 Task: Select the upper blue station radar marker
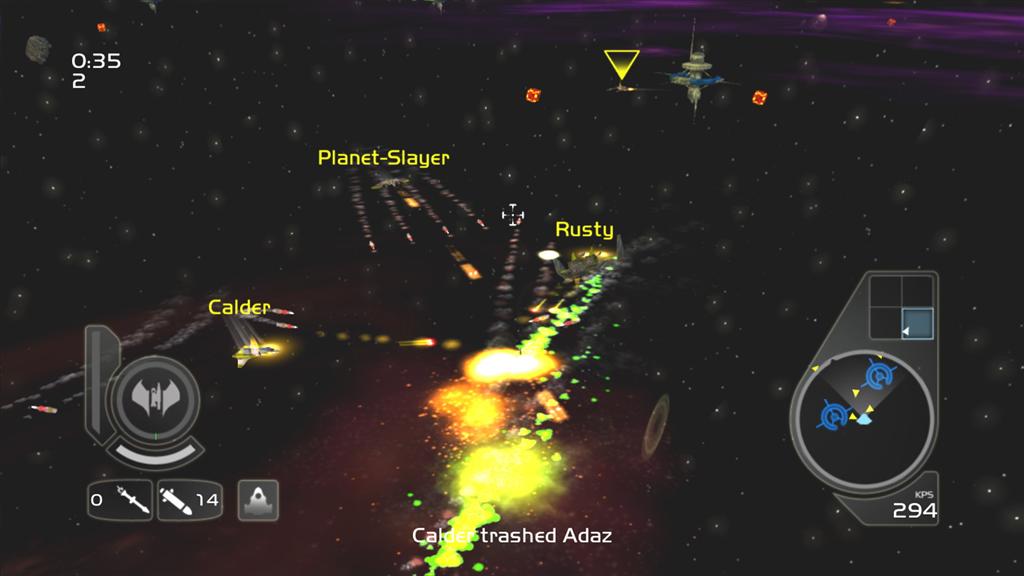[878, 376]
